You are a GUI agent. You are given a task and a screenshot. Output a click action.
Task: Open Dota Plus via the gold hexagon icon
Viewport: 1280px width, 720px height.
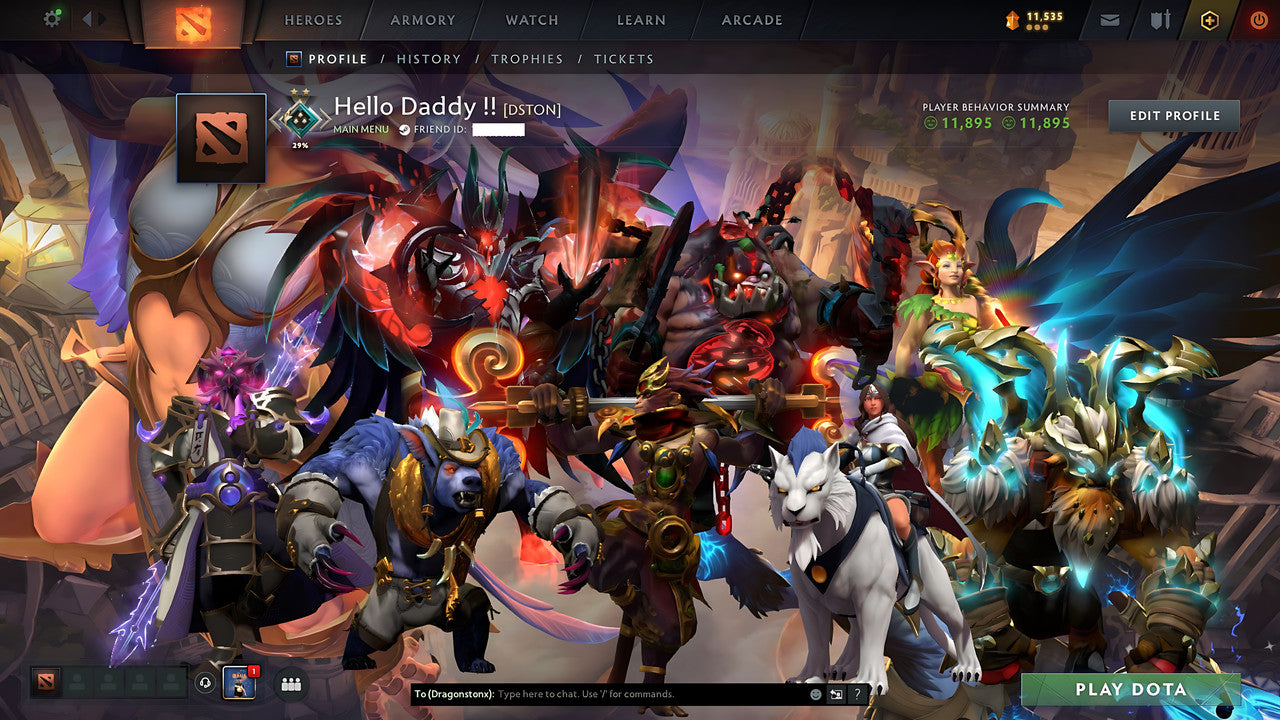tap(1212, 17)
